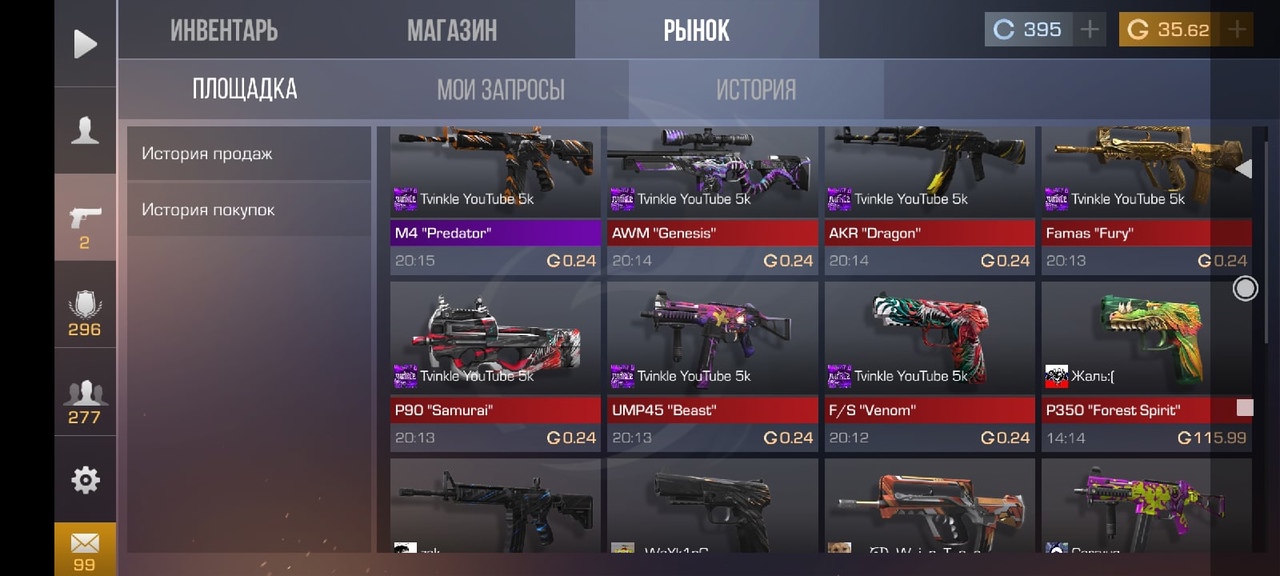Open the friends icon showing 277

(x=85, y=400)
